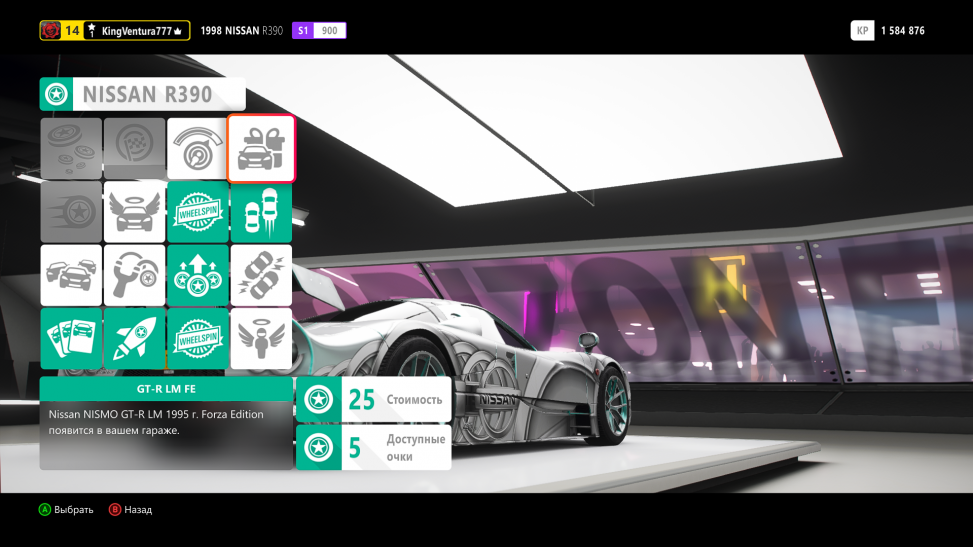The height and width of the screenshot is (547, 973).
Task: Choose the speedometer gauge perk tile
Action: pyautogui.click(x=197, y=148)
